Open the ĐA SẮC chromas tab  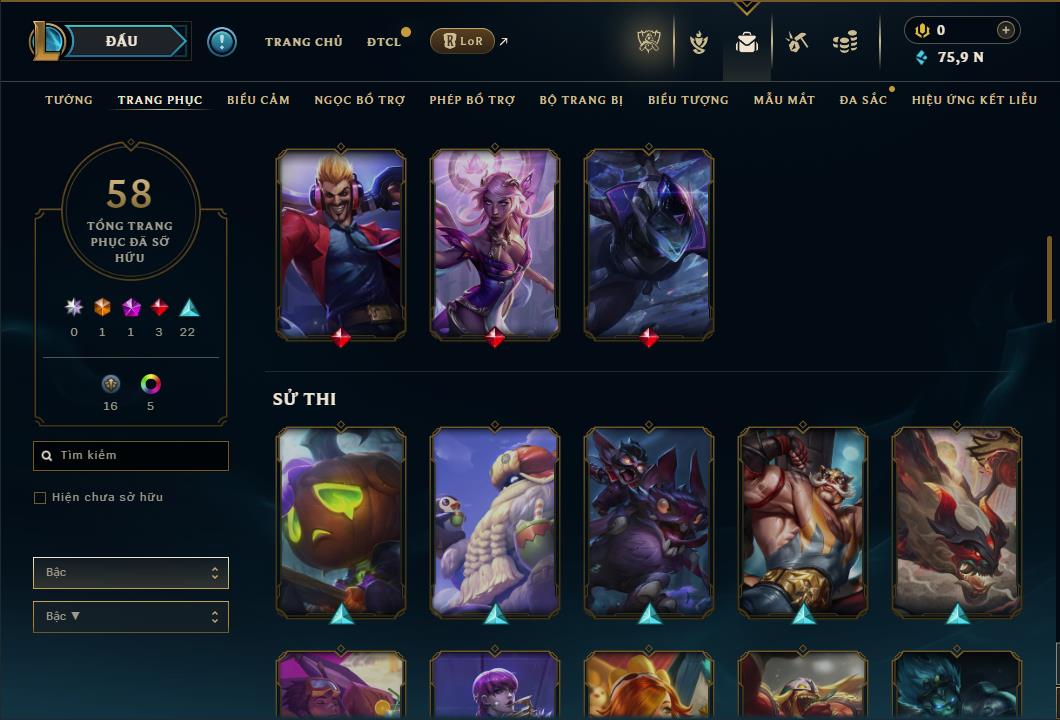coord(863,100)
